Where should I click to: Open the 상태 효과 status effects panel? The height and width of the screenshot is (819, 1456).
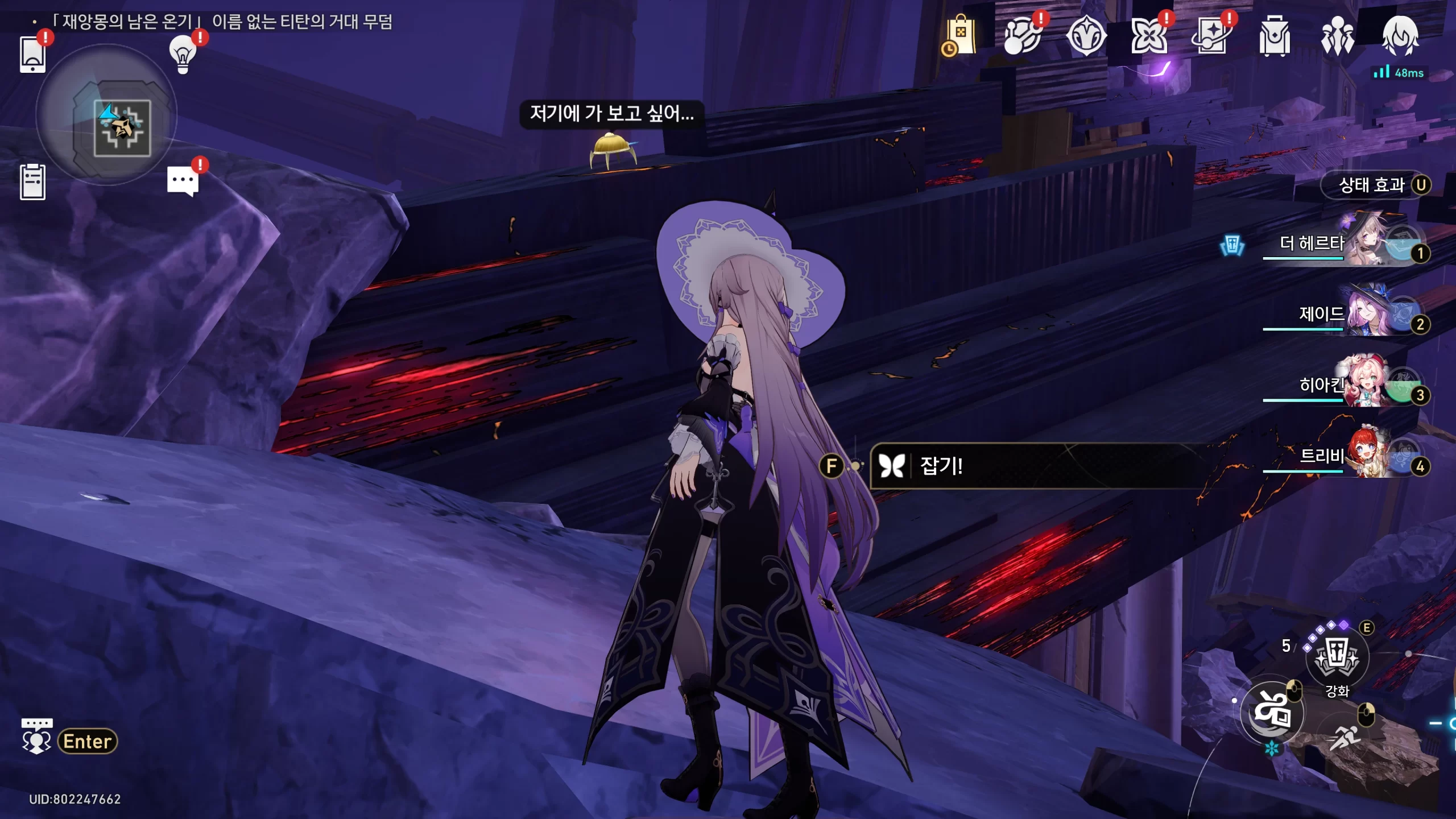click(x=1376, y=185)
